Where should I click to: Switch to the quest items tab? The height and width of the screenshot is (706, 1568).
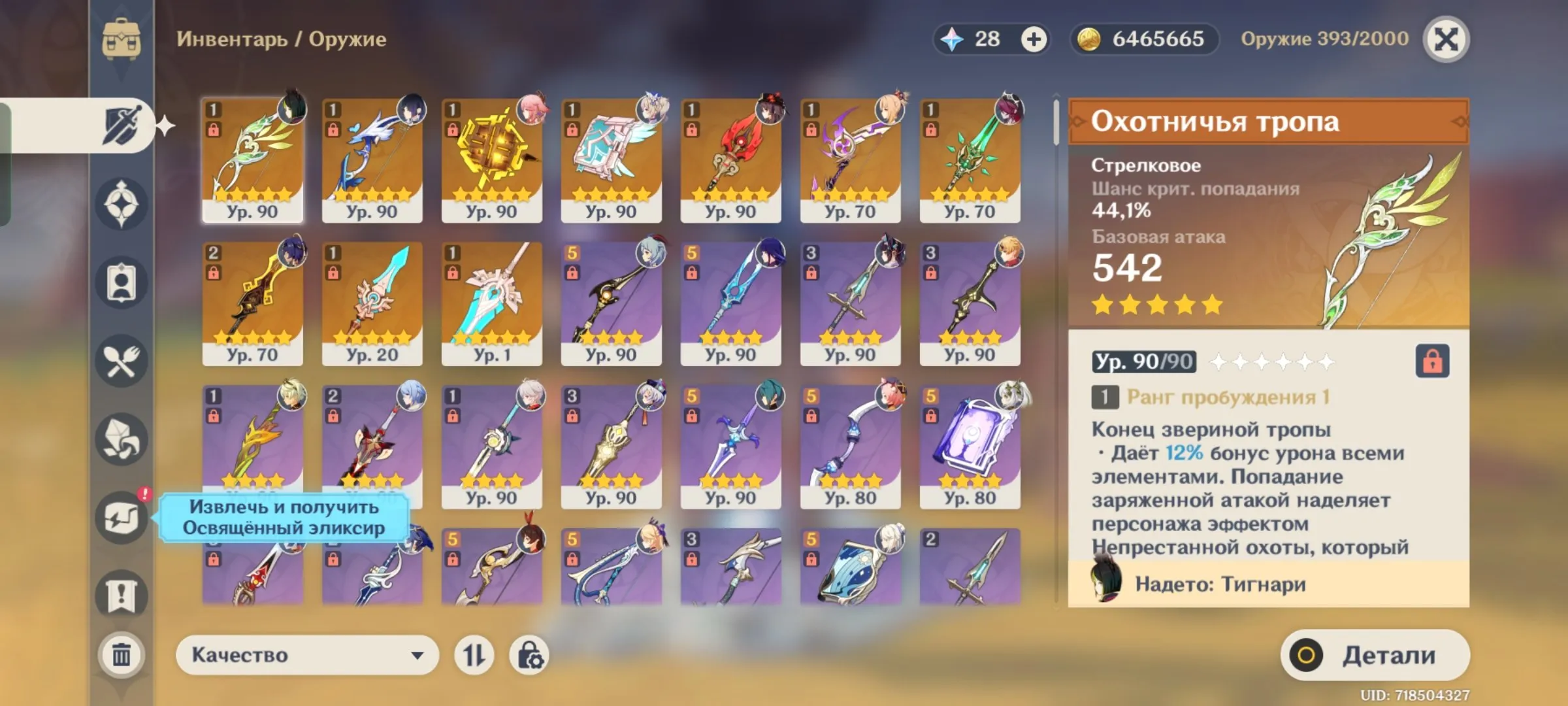coord(122,595)
